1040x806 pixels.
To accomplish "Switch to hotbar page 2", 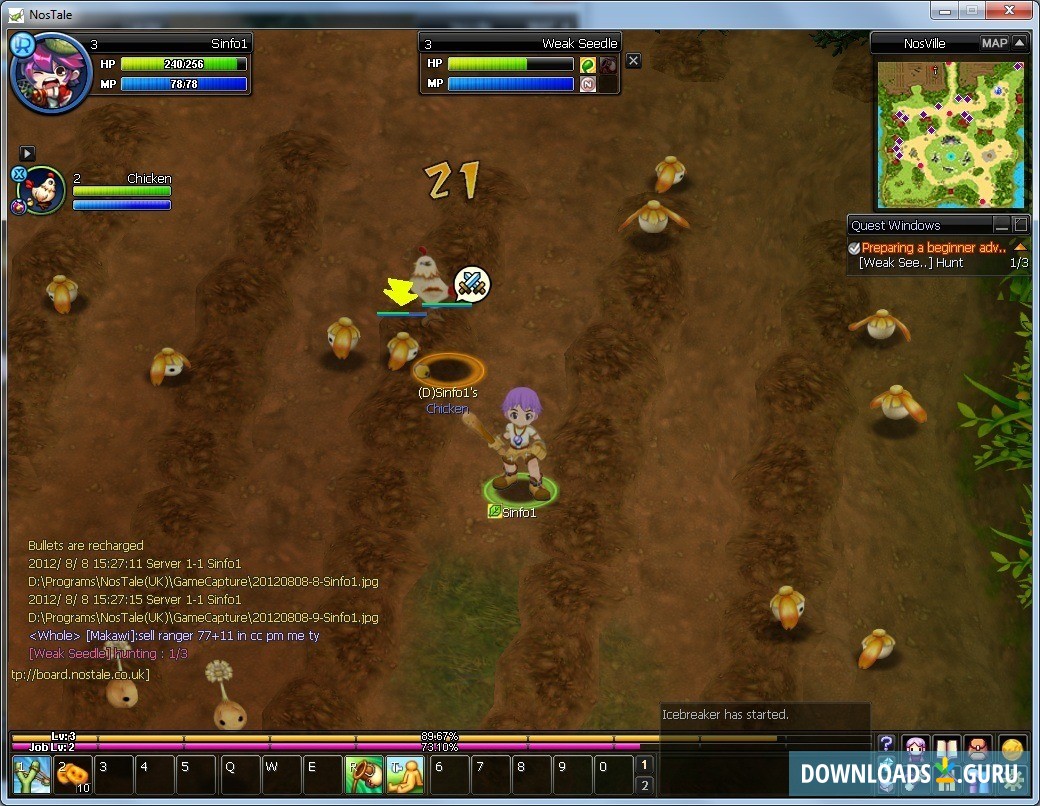I will click(645, 784).
